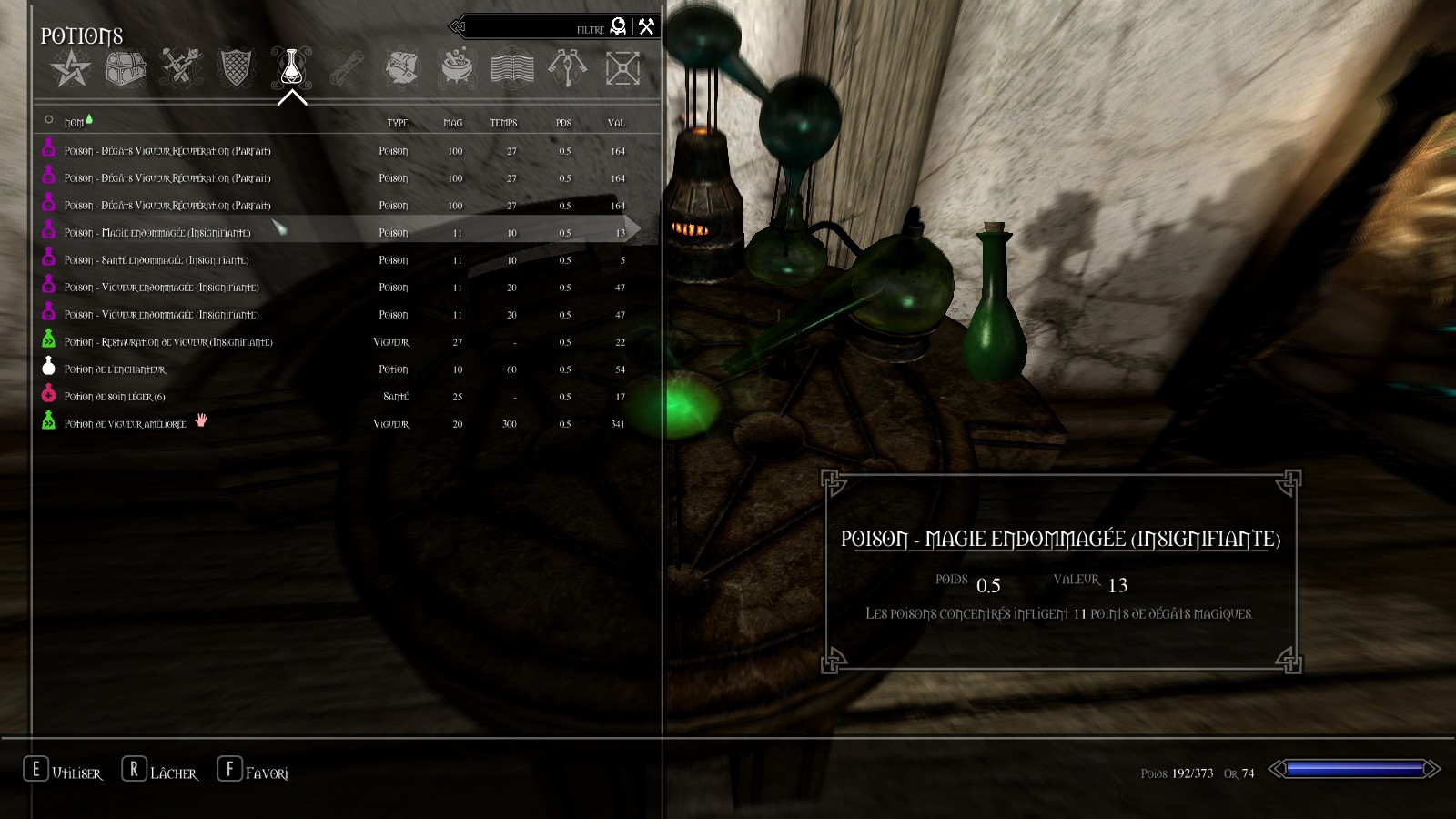Switch to the armor shield category

[x=236, y=68]
